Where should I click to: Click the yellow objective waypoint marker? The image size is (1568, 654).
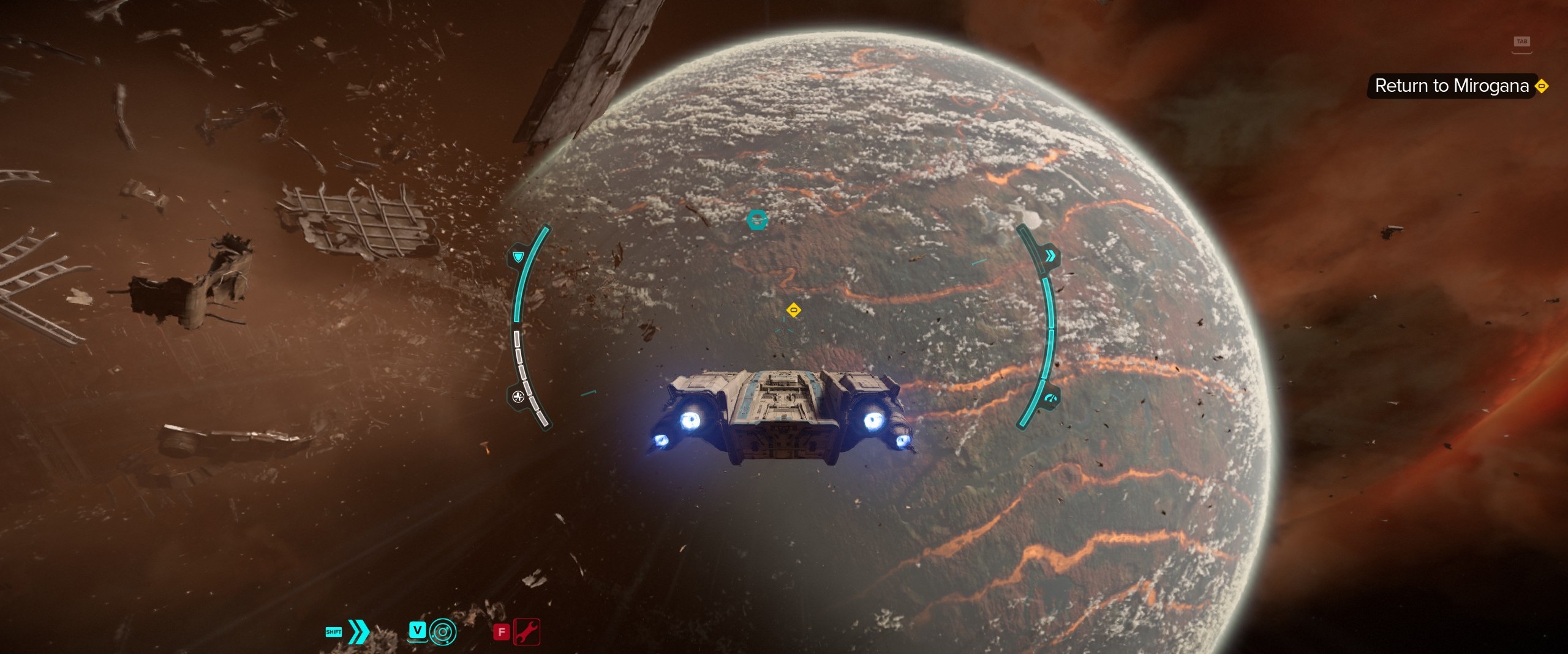[x=793, y=310]
